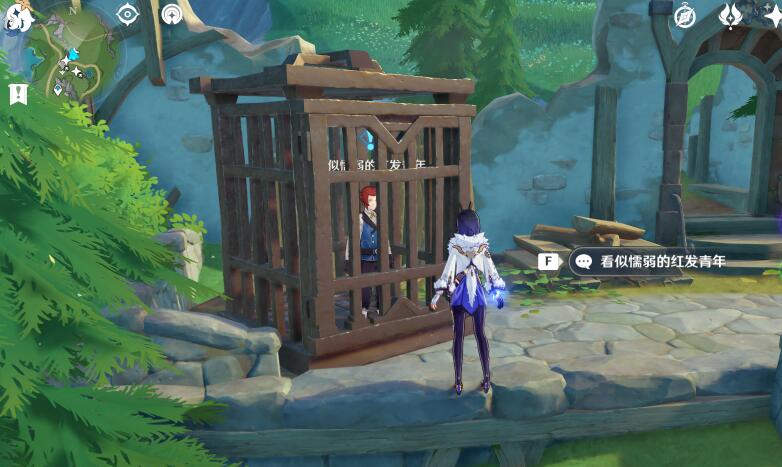Open the four-pointed star wish icon
Viewport: 782px width, 467px height.
pyautogui.click(x=774, y=15)
